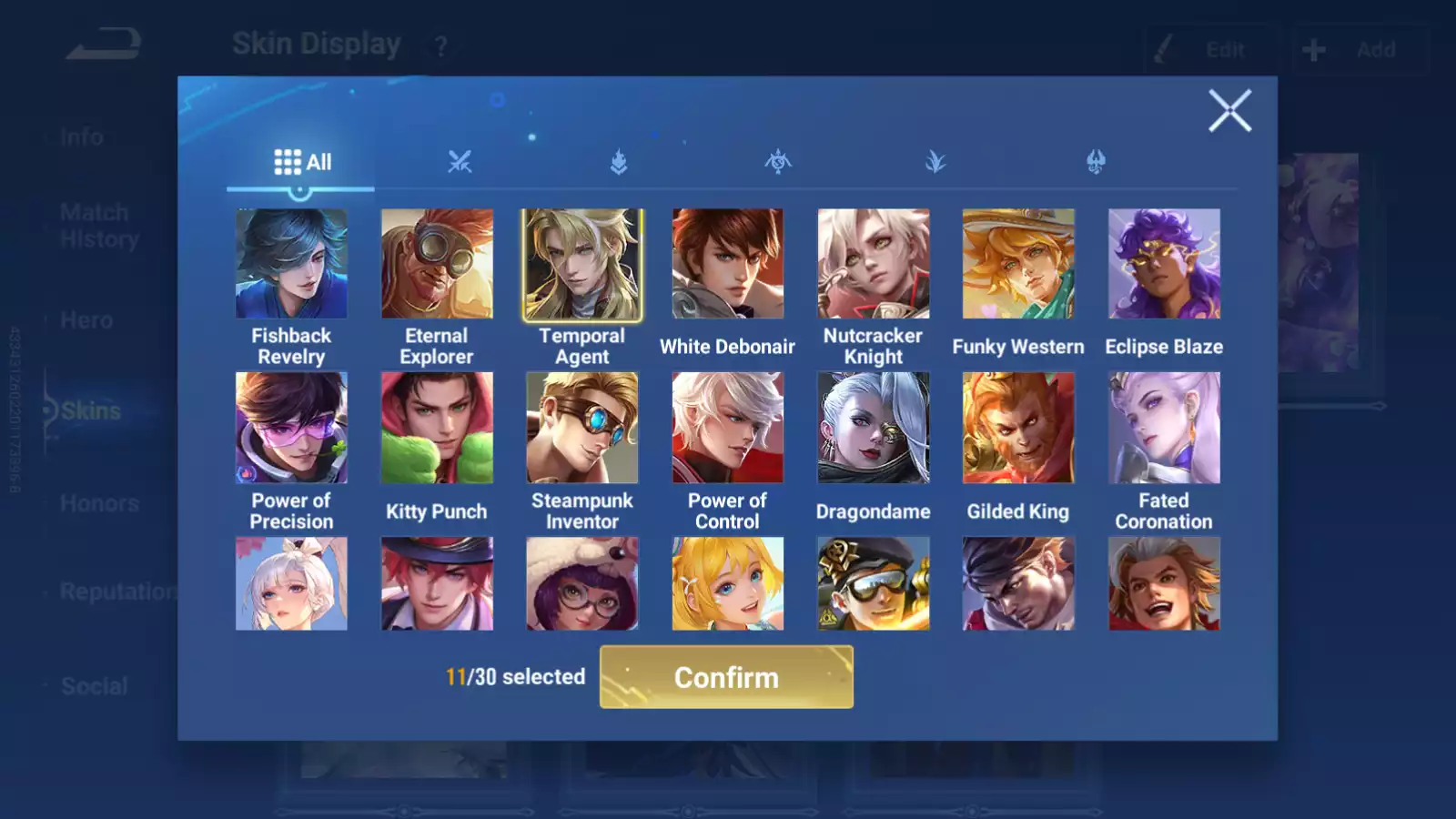The height and width of the screenshot is (819, 1456).
Task: Deselect the highlighted Temporal Agent skin
Action: click(581, 263)
